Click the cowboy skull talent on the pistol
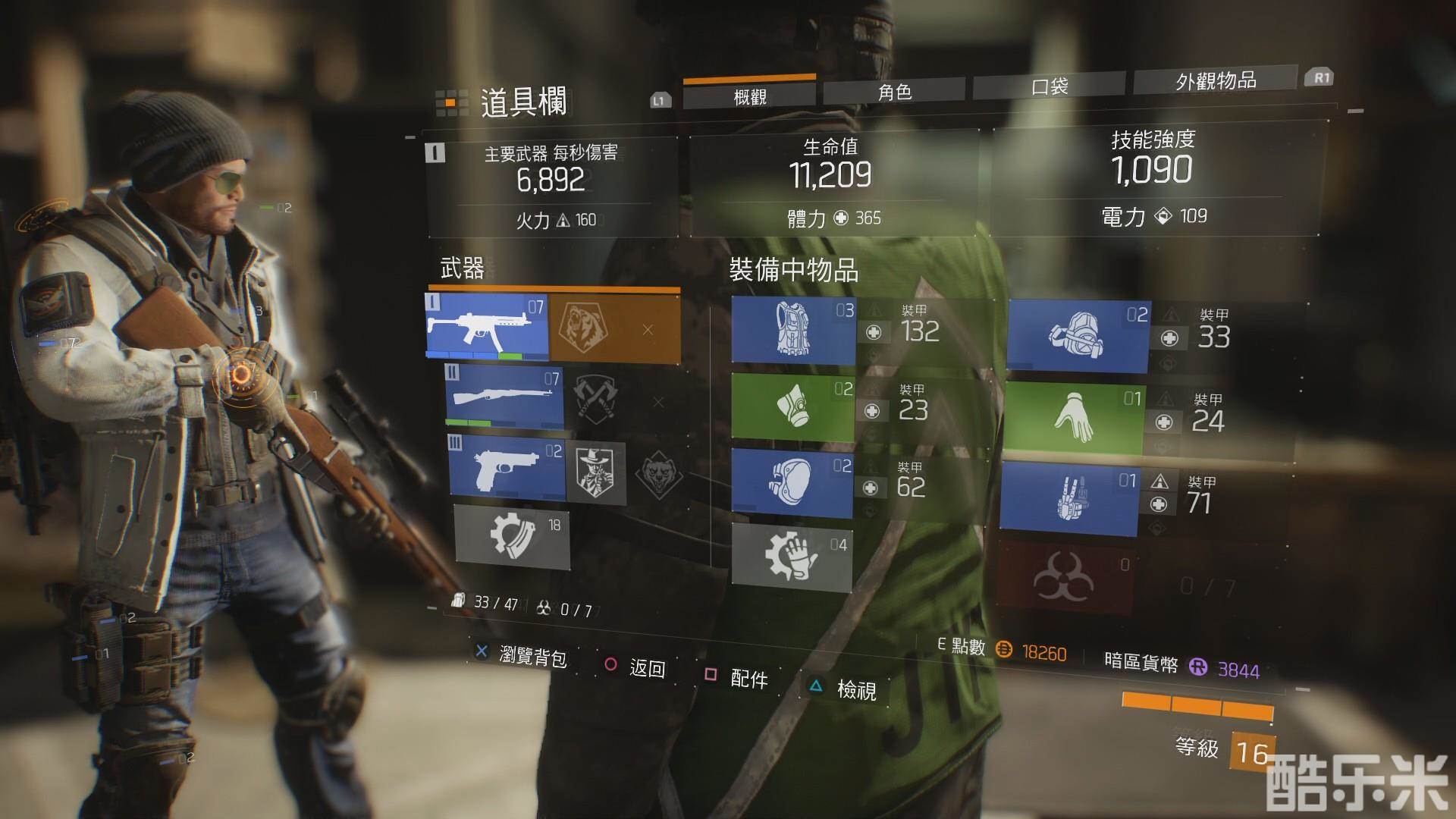The image size is (1456, 819). pos(596,473)
